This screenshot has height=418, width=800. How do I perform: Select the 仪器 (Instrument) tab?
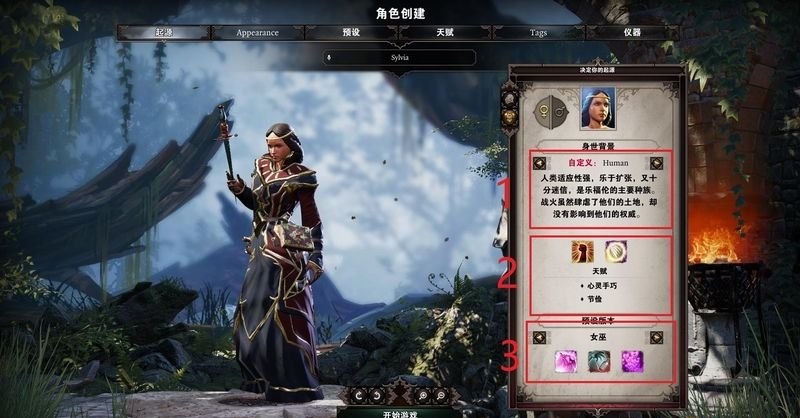[x=632, y=32]
